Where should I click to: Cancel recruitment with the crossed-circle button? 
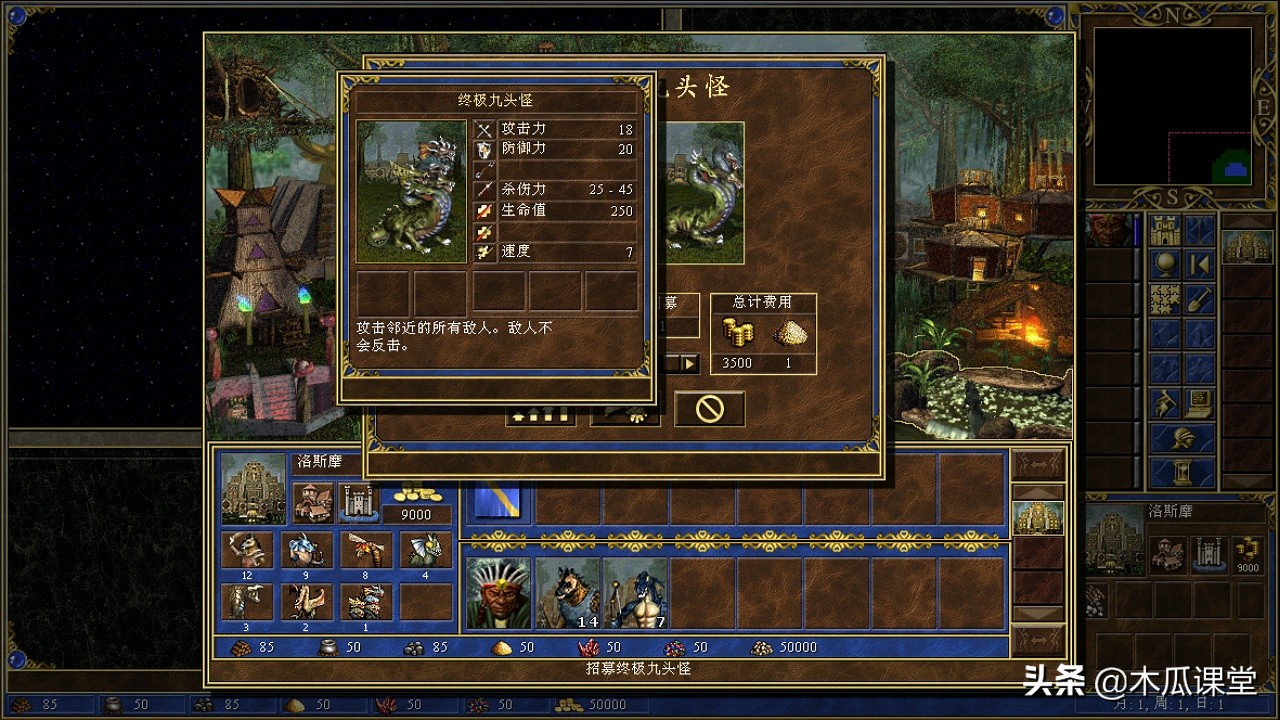[x=708, y=409]
